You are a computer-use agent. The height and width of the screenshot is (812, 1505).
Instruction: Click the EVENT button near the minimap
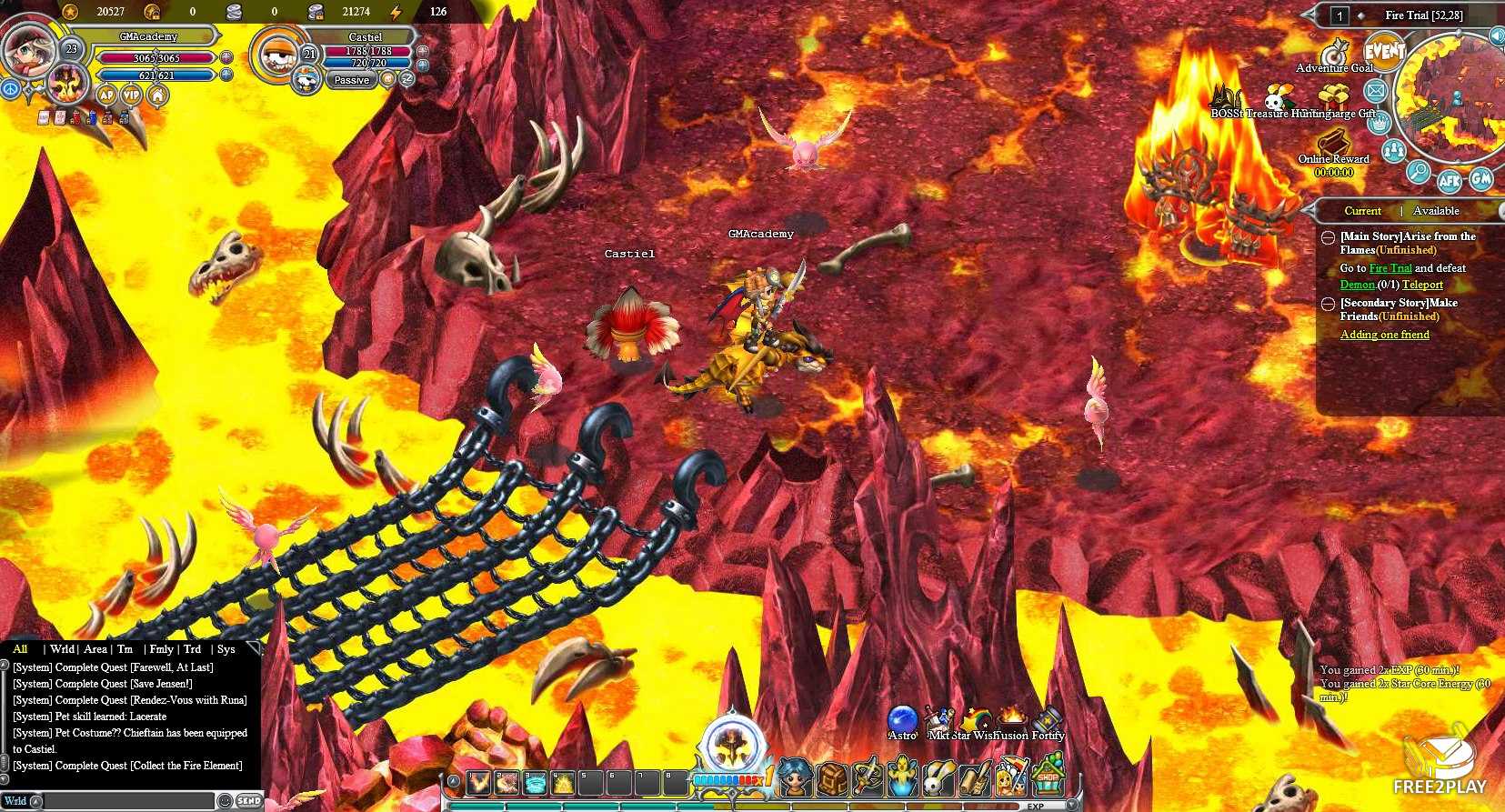click(x=1384, y=52)
